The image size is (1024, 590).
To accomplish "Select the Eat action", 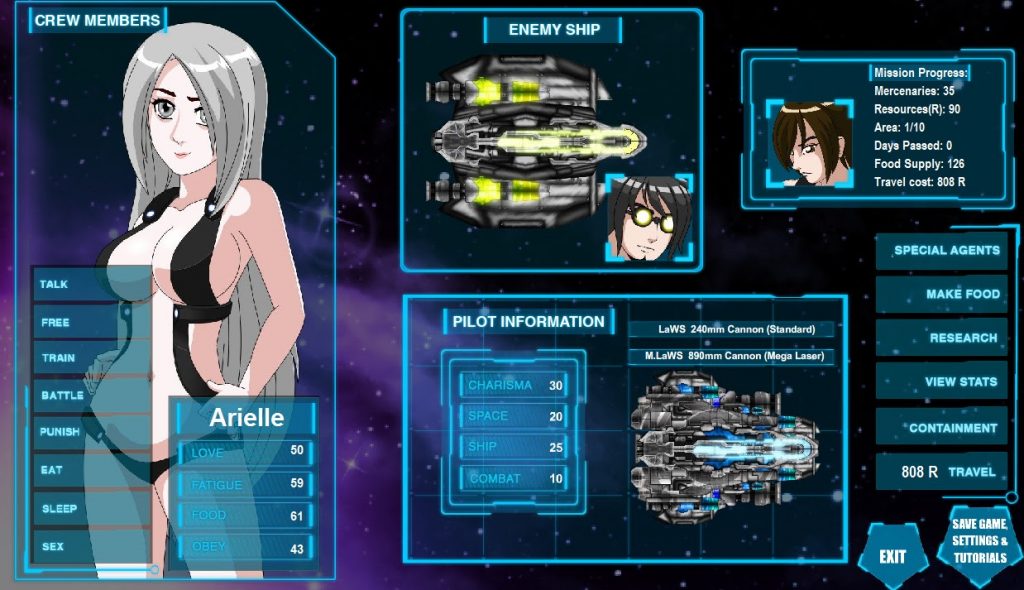I will tap(52, 469).
